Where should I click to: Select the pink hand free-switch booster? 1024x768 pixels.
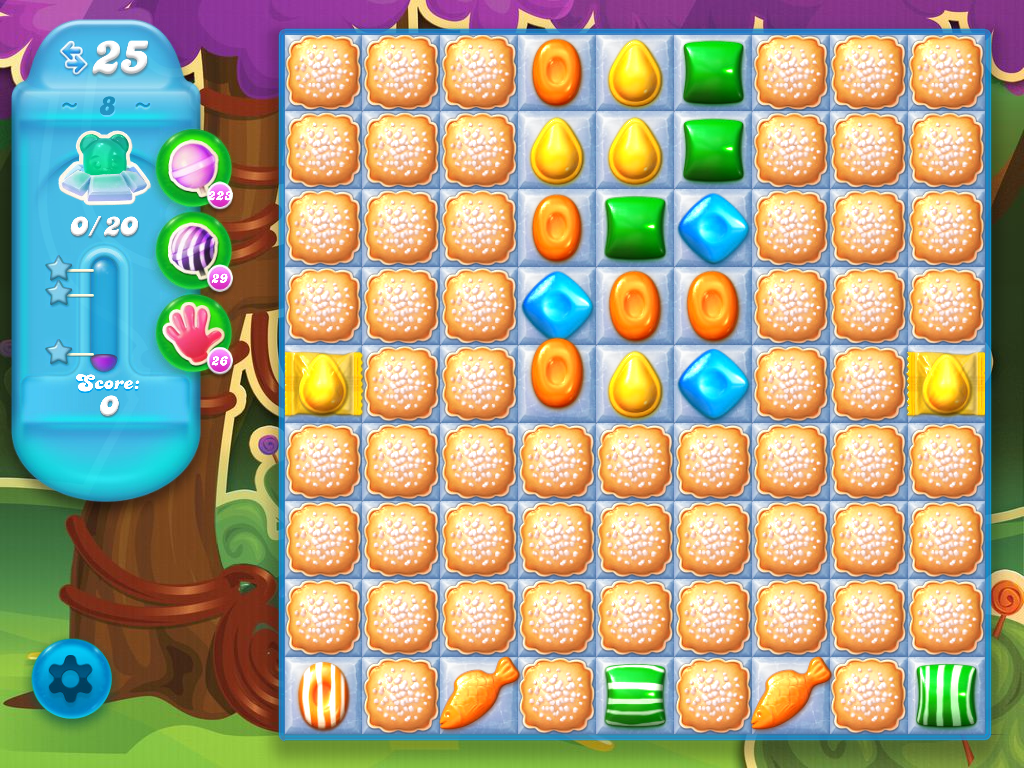click(x=191, y=333)
